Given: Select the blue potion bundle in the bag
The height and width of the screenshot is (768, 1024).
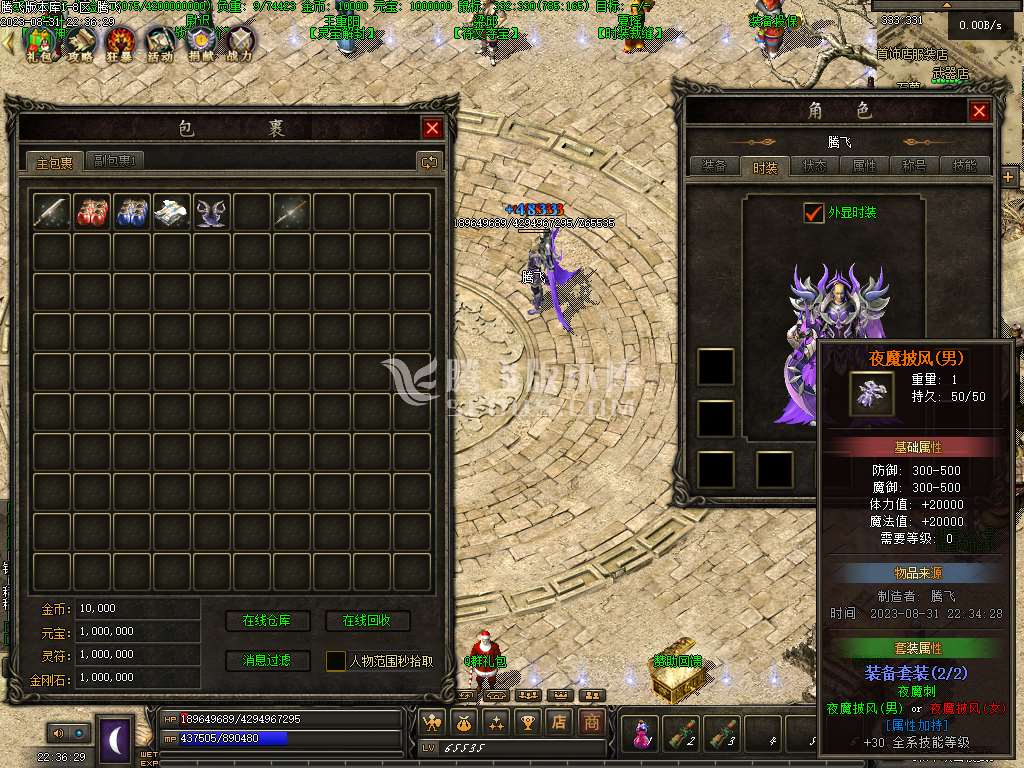Looking at the screenshot, I should click(132, 211).
